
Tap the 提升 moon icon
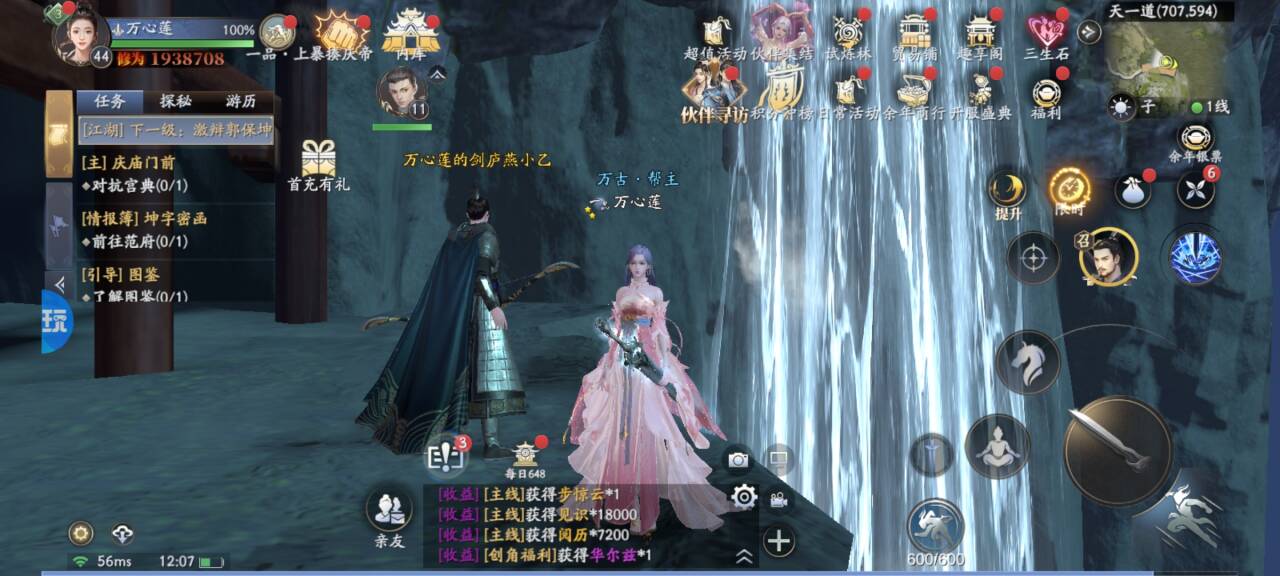pos(1007,190)
